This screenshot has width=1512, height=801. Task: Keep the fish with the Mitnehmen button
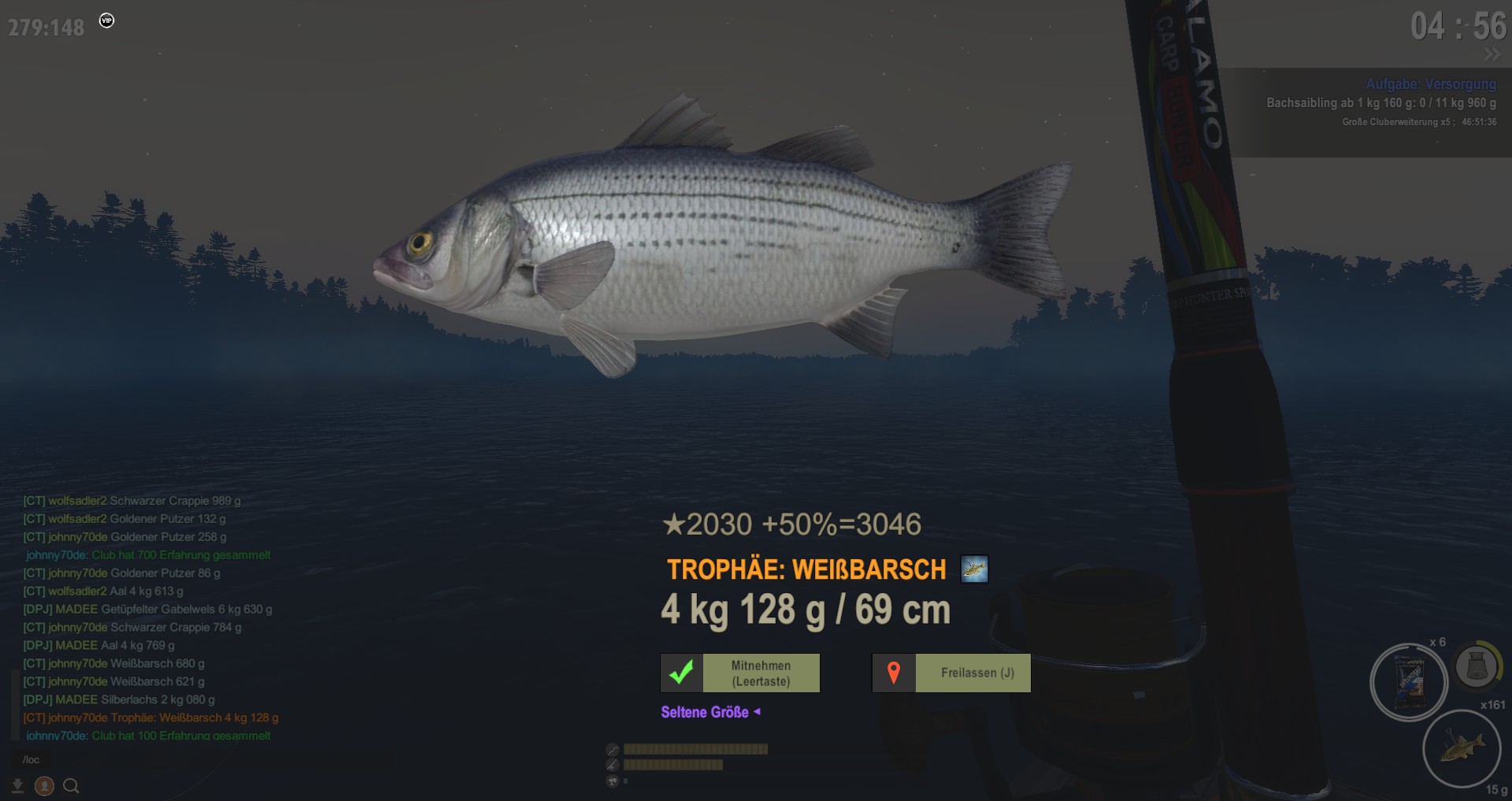[x=740, y=673]
